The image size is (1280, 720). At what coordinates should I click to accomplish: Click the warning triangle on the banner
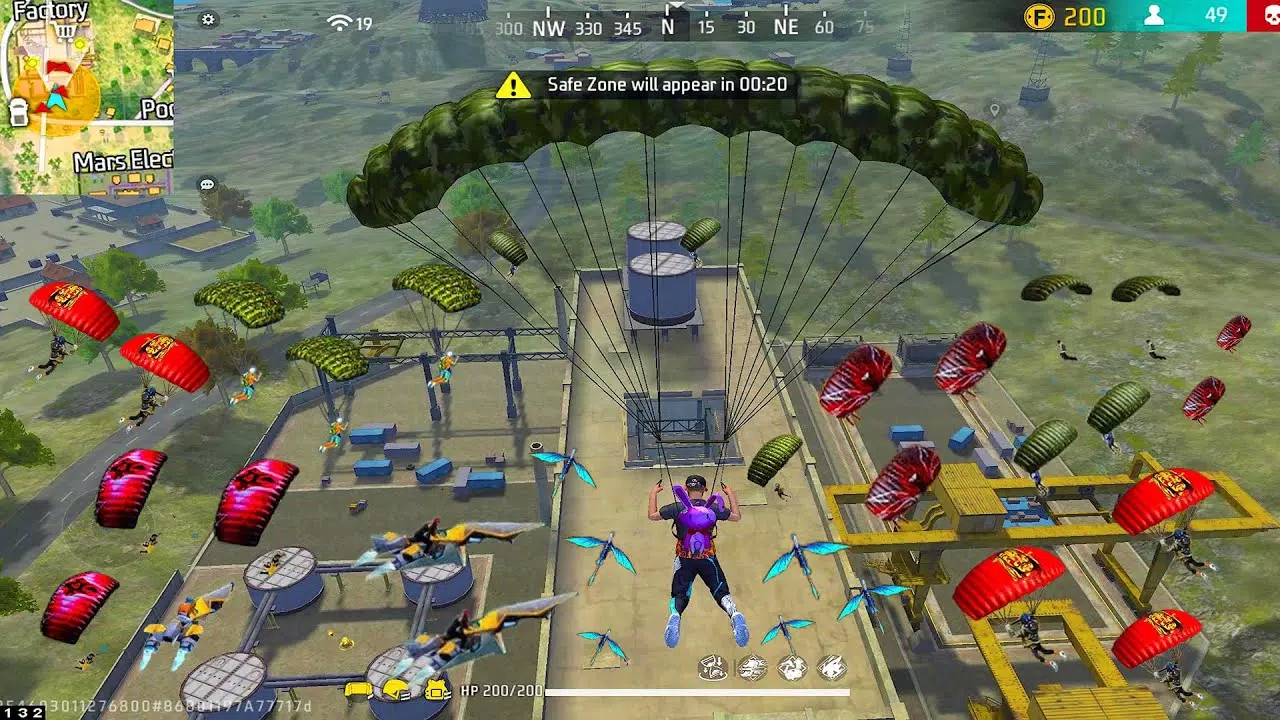(x=513, y=85)
